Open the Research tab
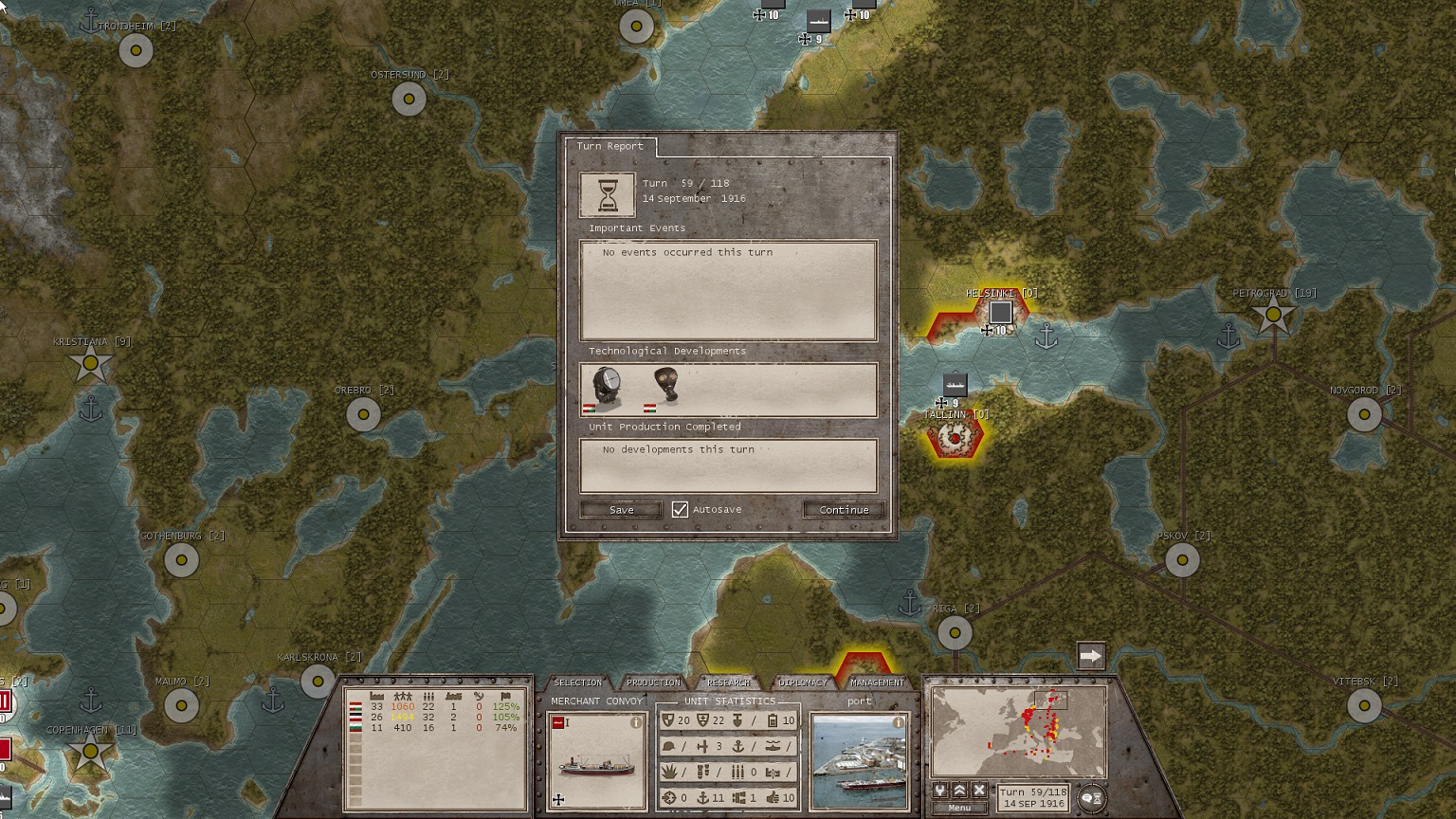Image resolution: width=1456 pixels, height=819 pixels. click(x=728, y=682)
